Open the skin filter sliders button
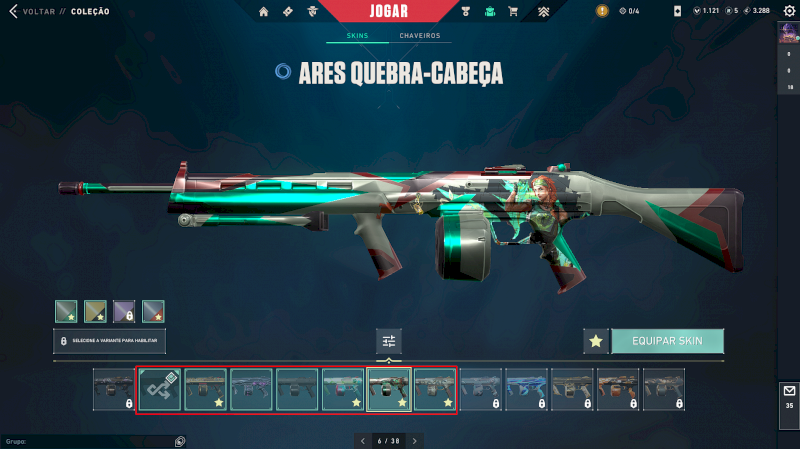The image size is (800, 449). [389, 341]
